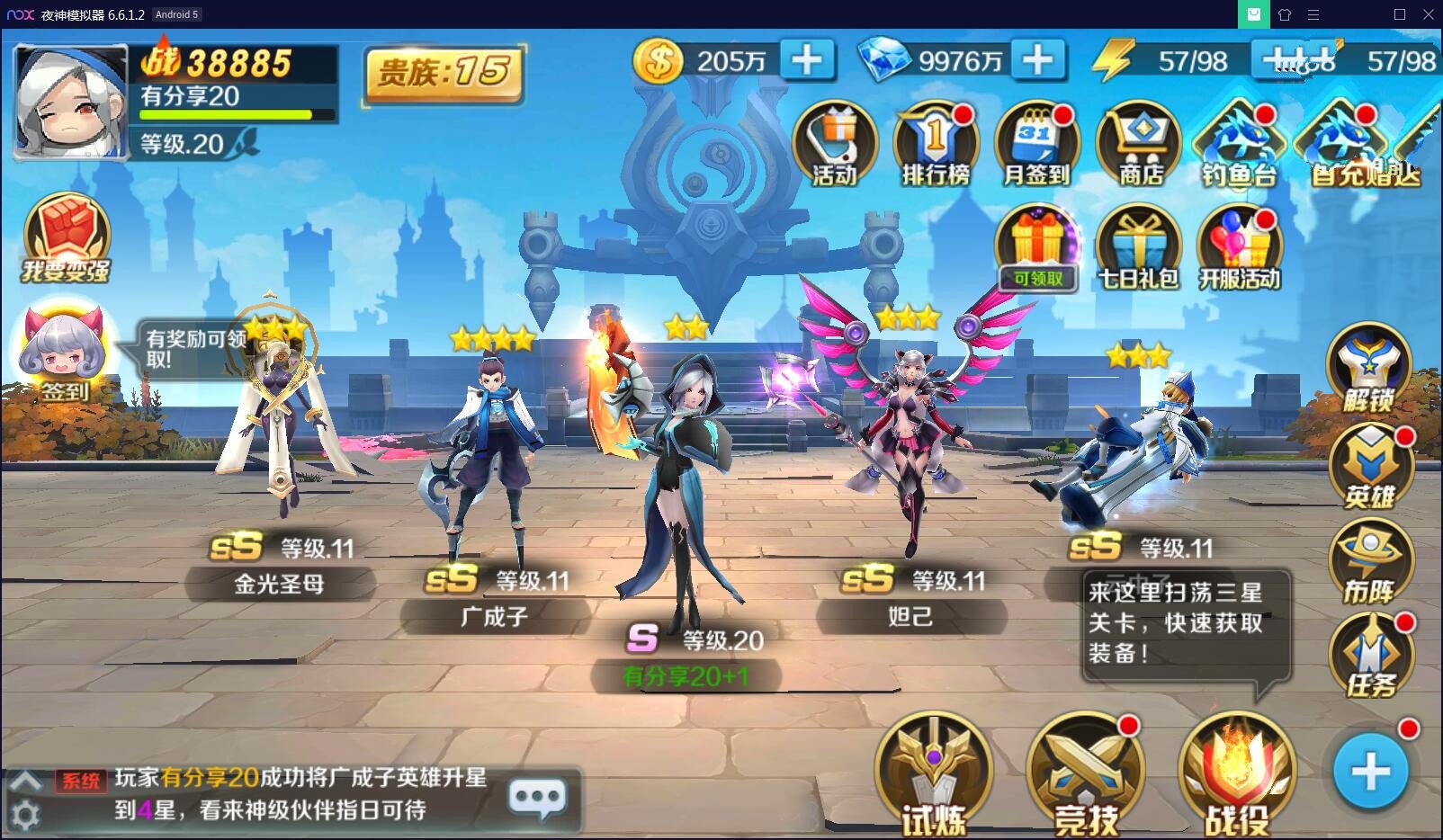The image size is (1443, 840).
Task: Open the 解锁 unlock panel
Action: 1371,371
